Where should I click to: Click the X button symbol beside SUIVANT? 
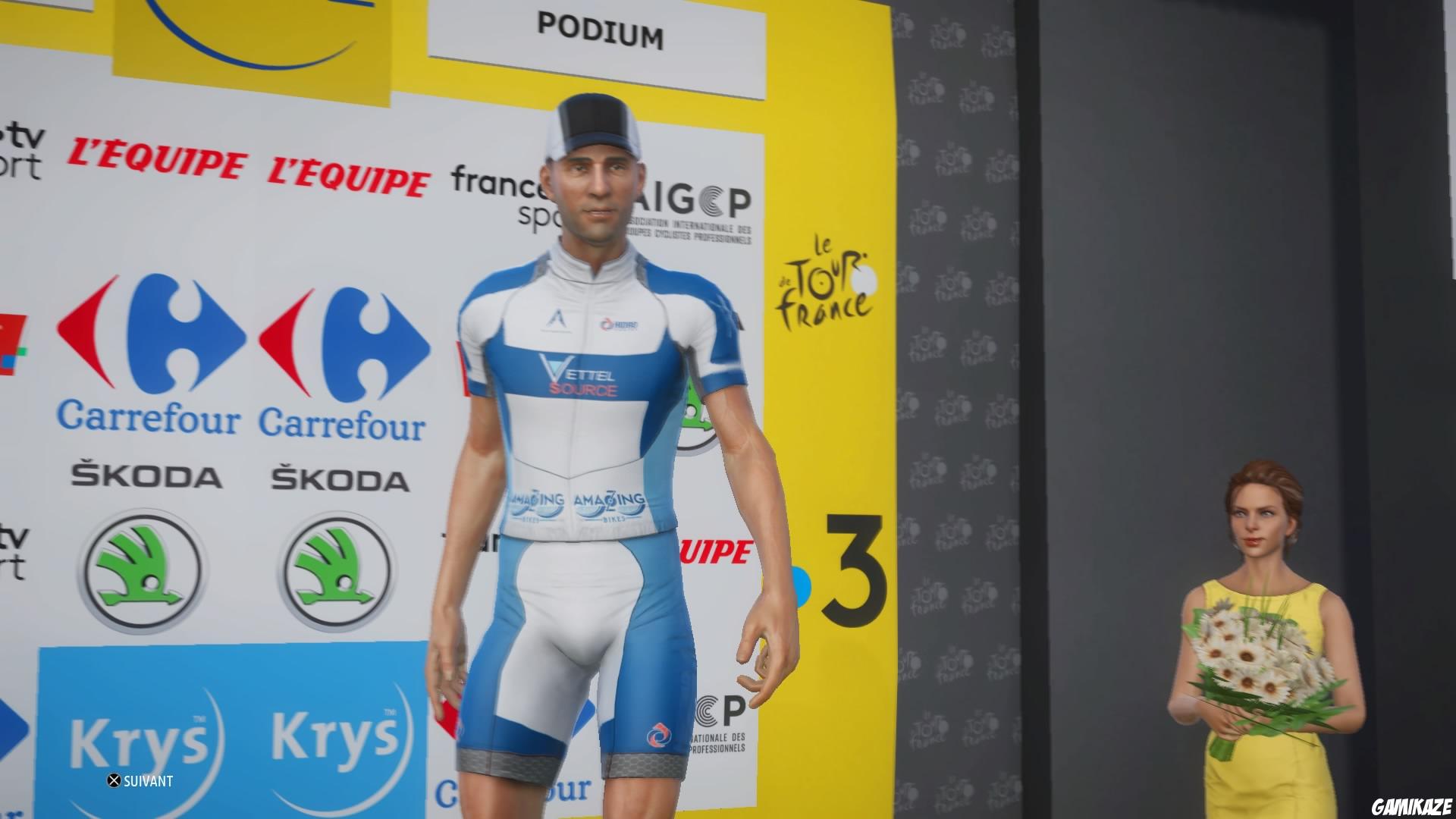pyautogui.click(x=115, y=780)
